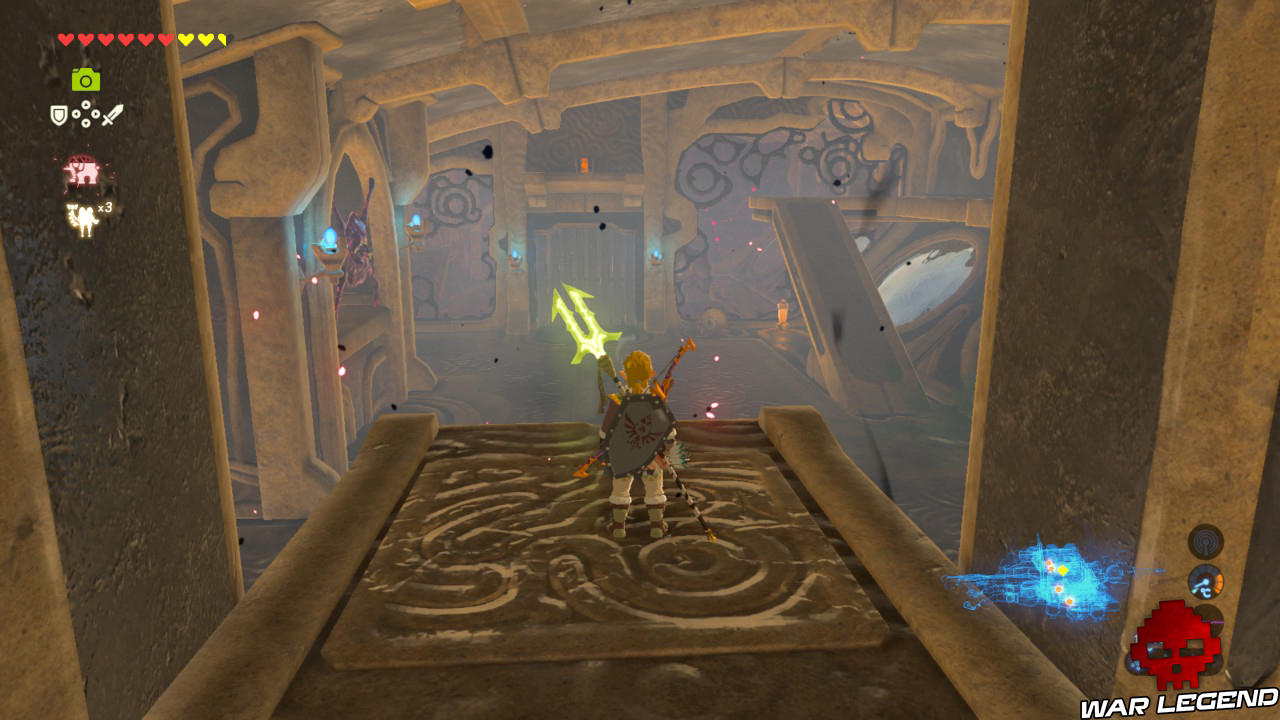Click the shield icon left of the D-pad indicator
Screen dimensions: 1280x720
(58, 115)
